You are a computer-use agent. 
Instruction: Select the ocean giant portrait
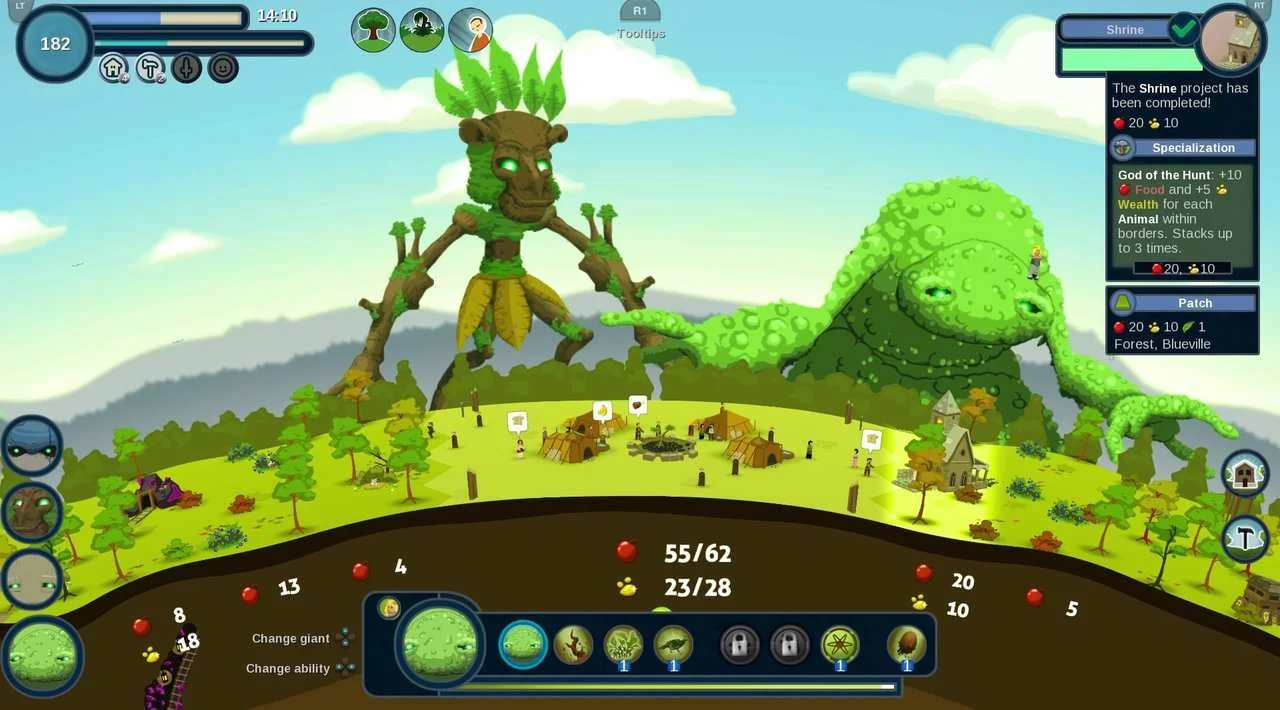pyautogui.click(x=32, y=446)
